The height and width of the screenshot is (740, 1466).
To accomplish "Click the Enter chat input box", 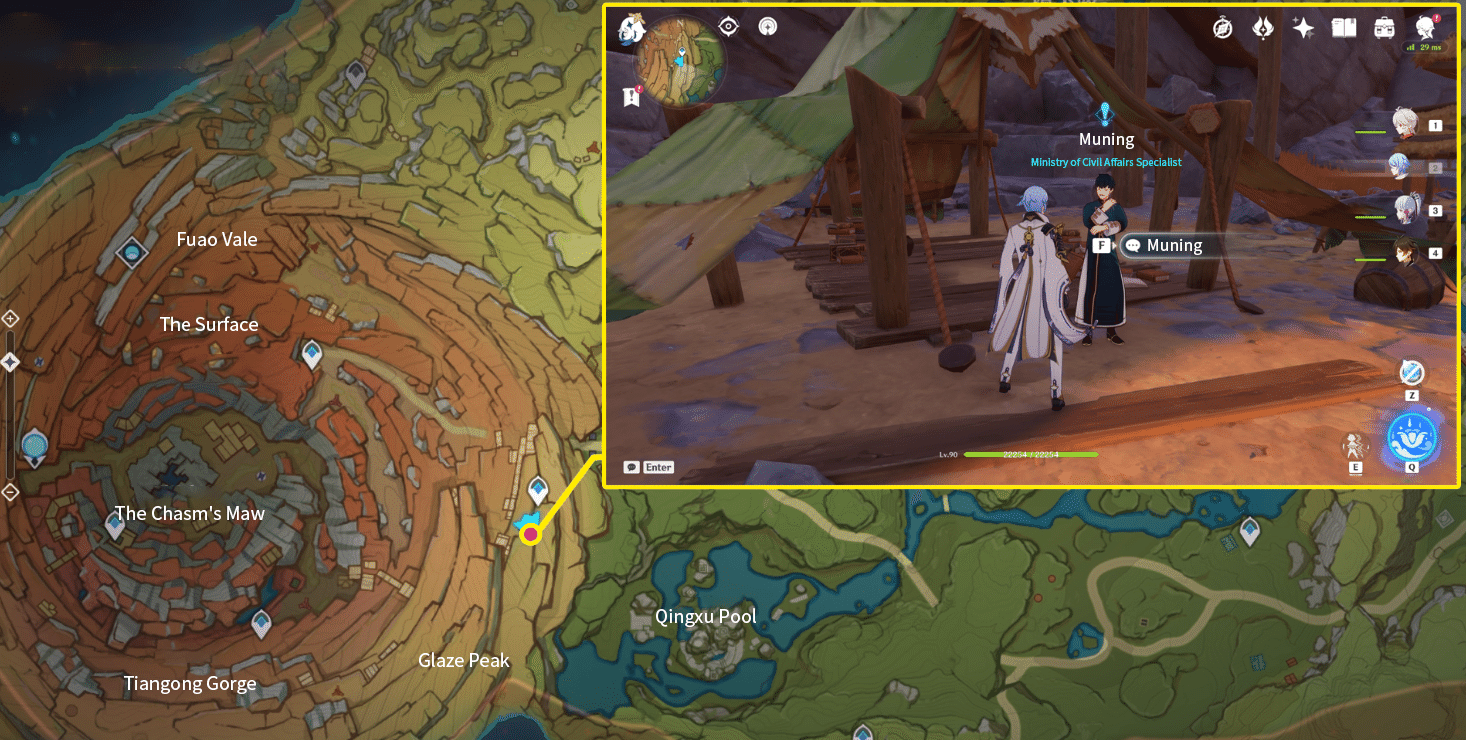I will [648, 466].
